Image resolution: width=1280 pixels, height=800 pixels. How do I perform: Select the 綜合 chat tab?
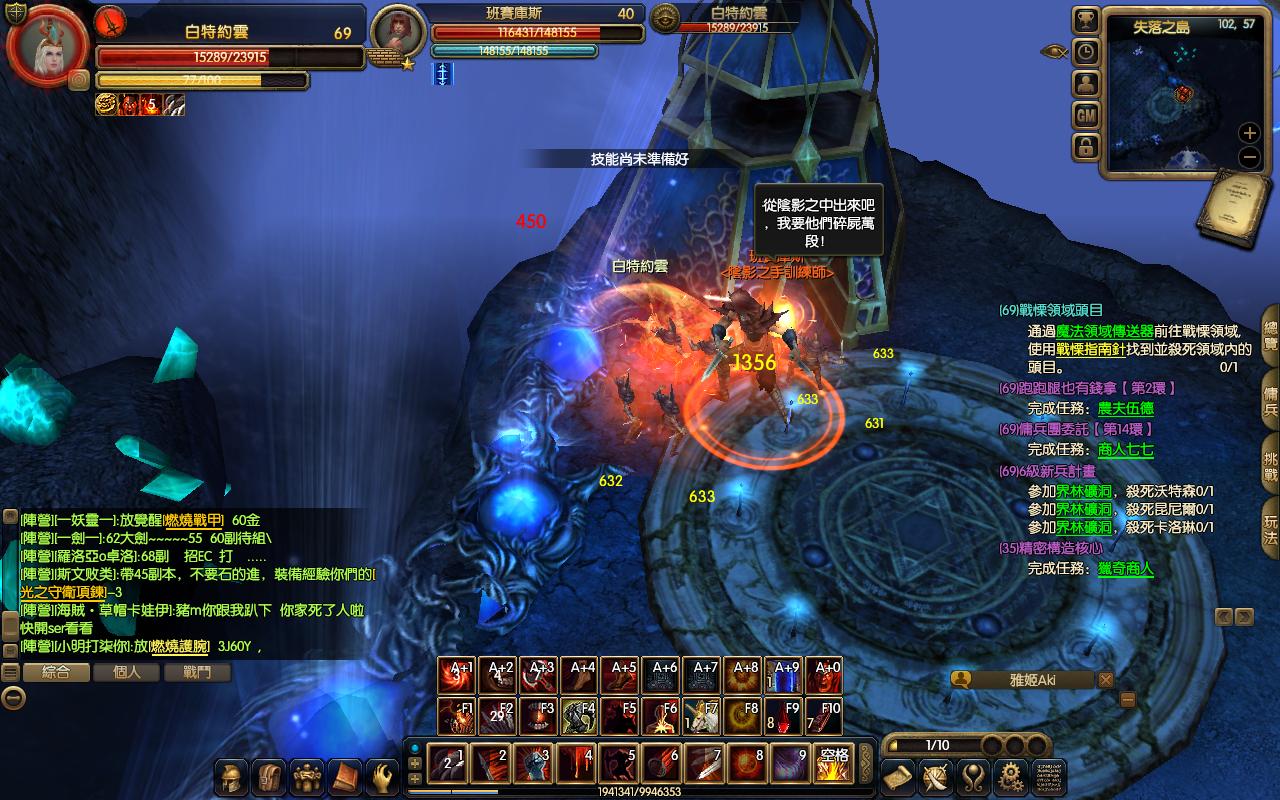point(56,672)
